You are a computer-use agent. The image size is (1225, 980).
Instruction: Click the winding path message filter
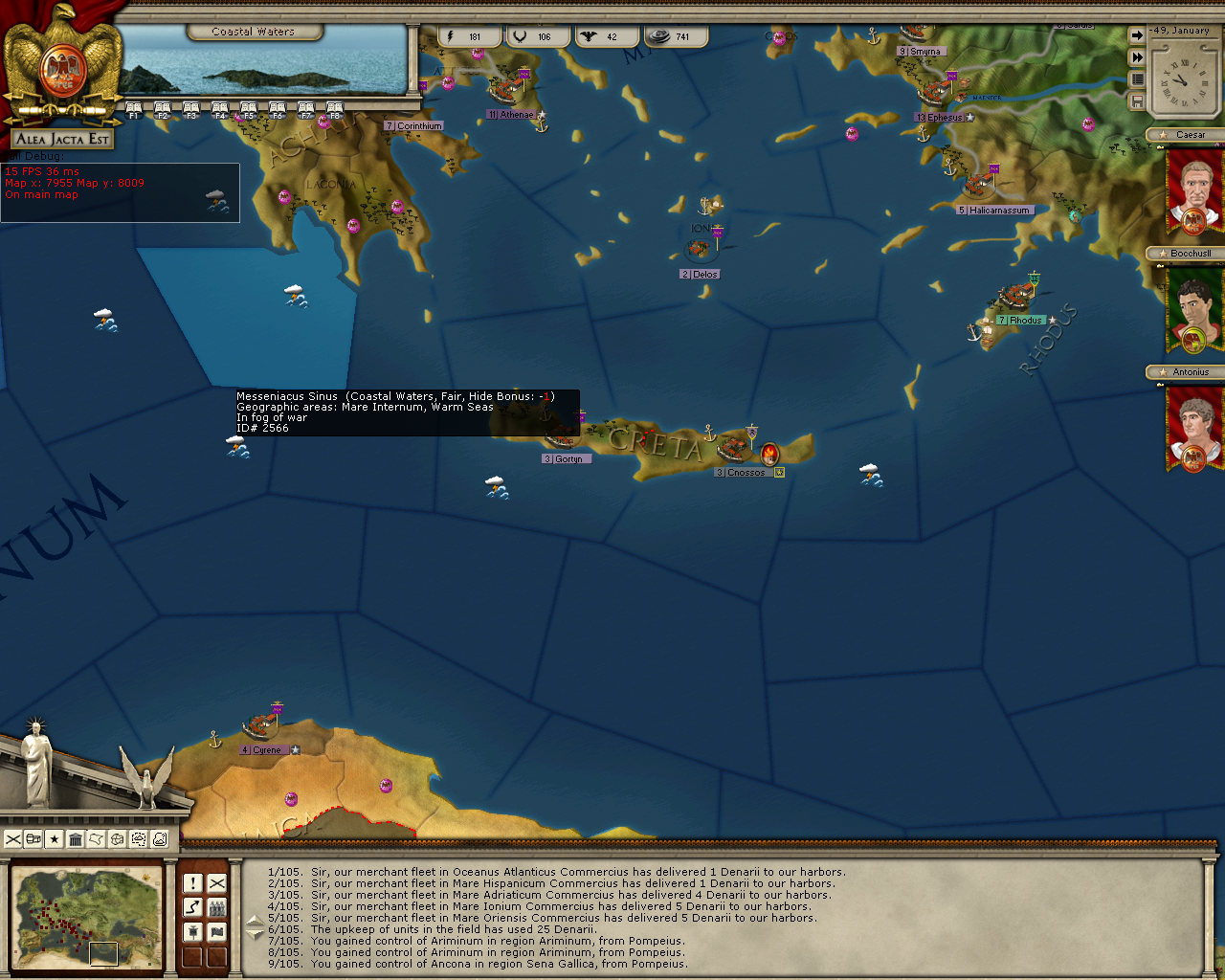click(193, 907)
